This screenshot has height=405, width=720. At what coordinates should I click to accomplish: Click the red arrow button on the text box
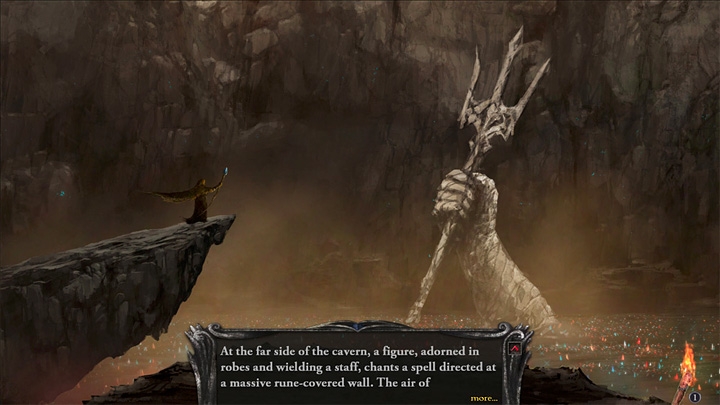click(x=516, y=350)
